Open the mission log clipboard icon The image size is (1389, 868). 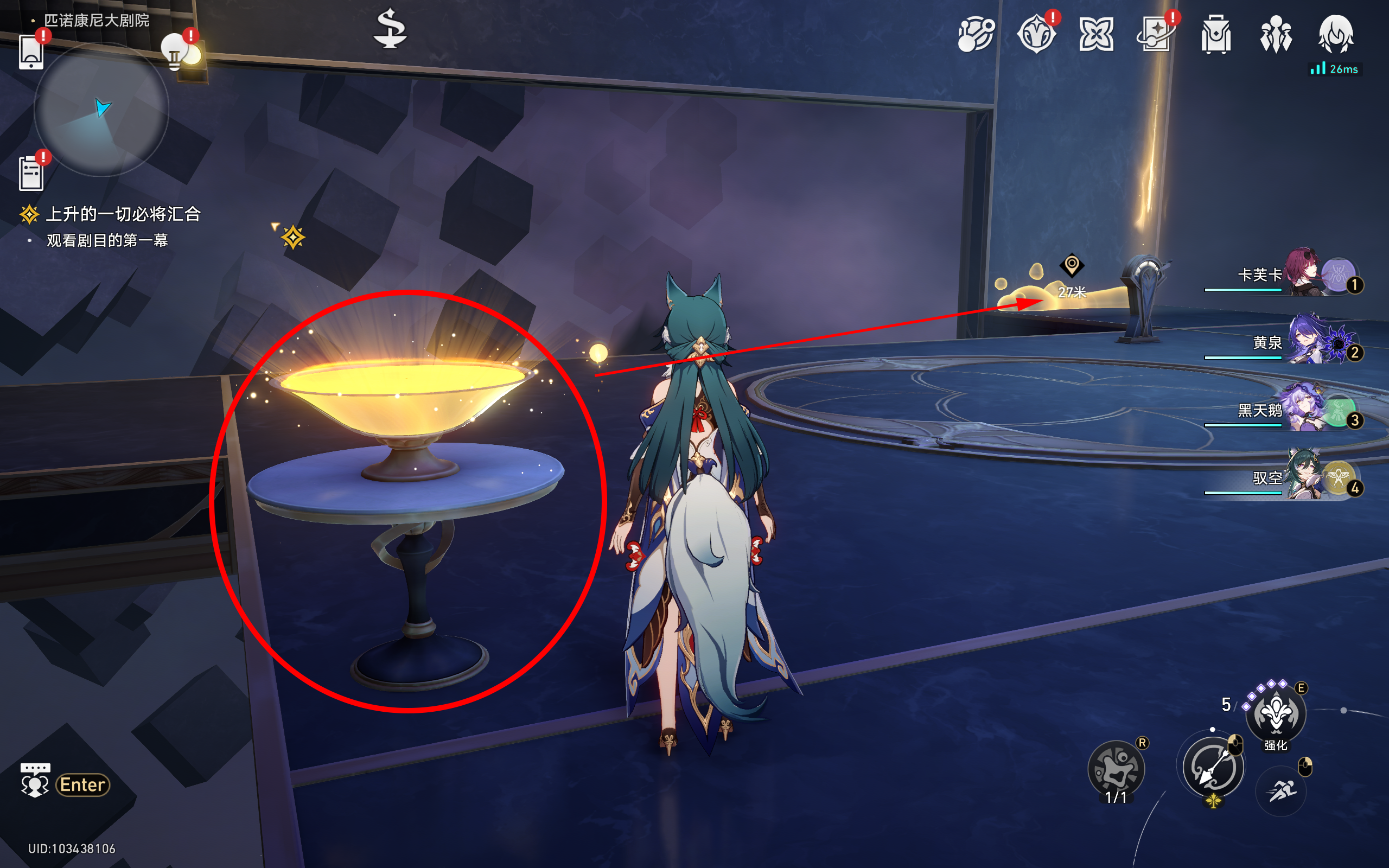pos(31,173)
